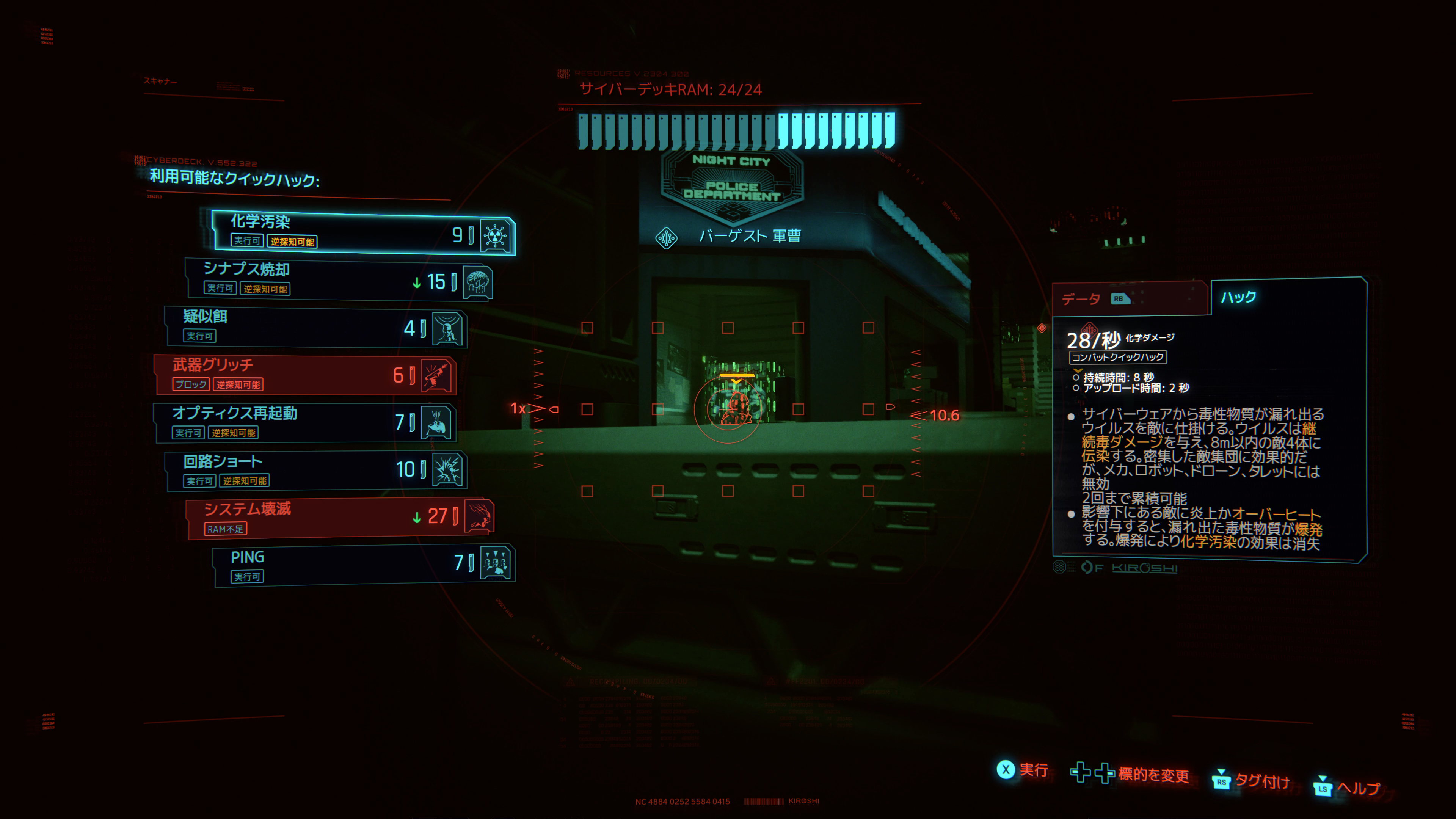Click the 標的を変更 target change option
The height and width of the screenshot is (819, 1456).
[x=1130, y=774]
